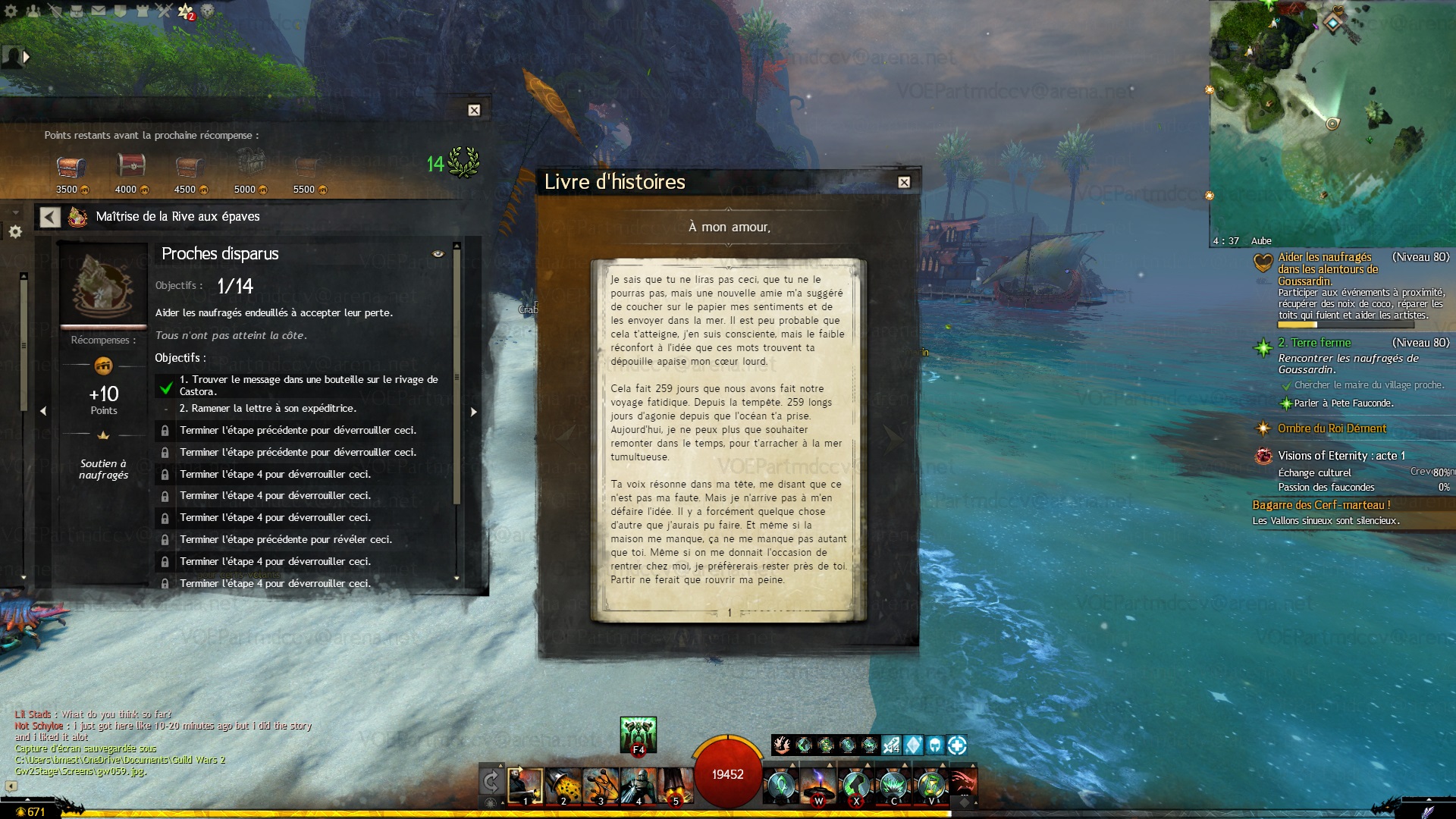Open the game menu gear icon in the top bar
Viewport: 1456px width, 819px height.
[12, 11]
